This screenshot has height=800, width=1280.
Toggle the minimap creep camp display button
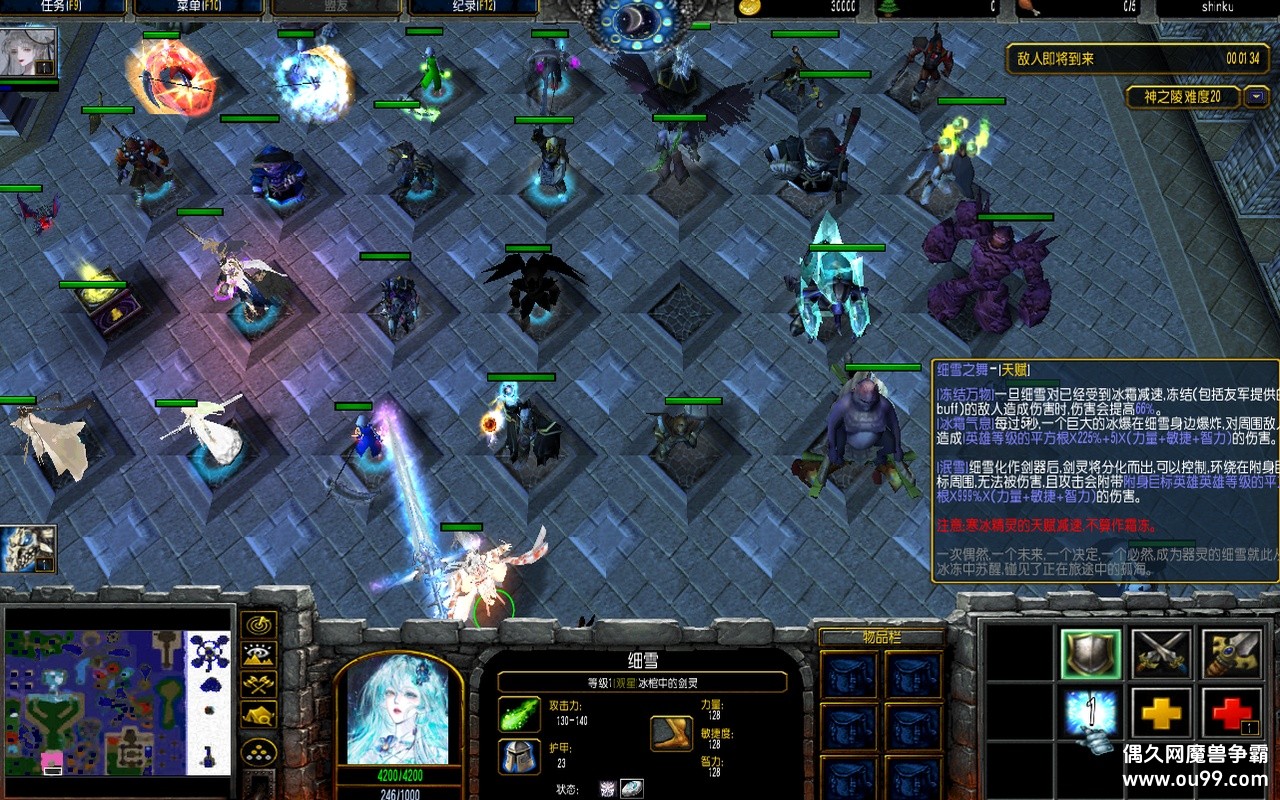click(260, 715)
